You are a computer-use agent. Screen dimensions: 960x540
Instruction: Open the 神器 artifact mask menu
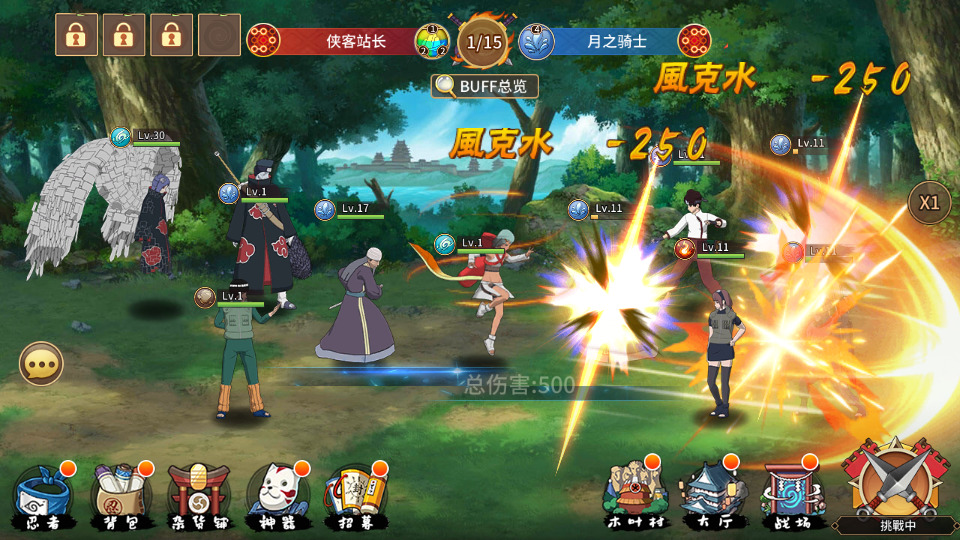tap(278, 494)
